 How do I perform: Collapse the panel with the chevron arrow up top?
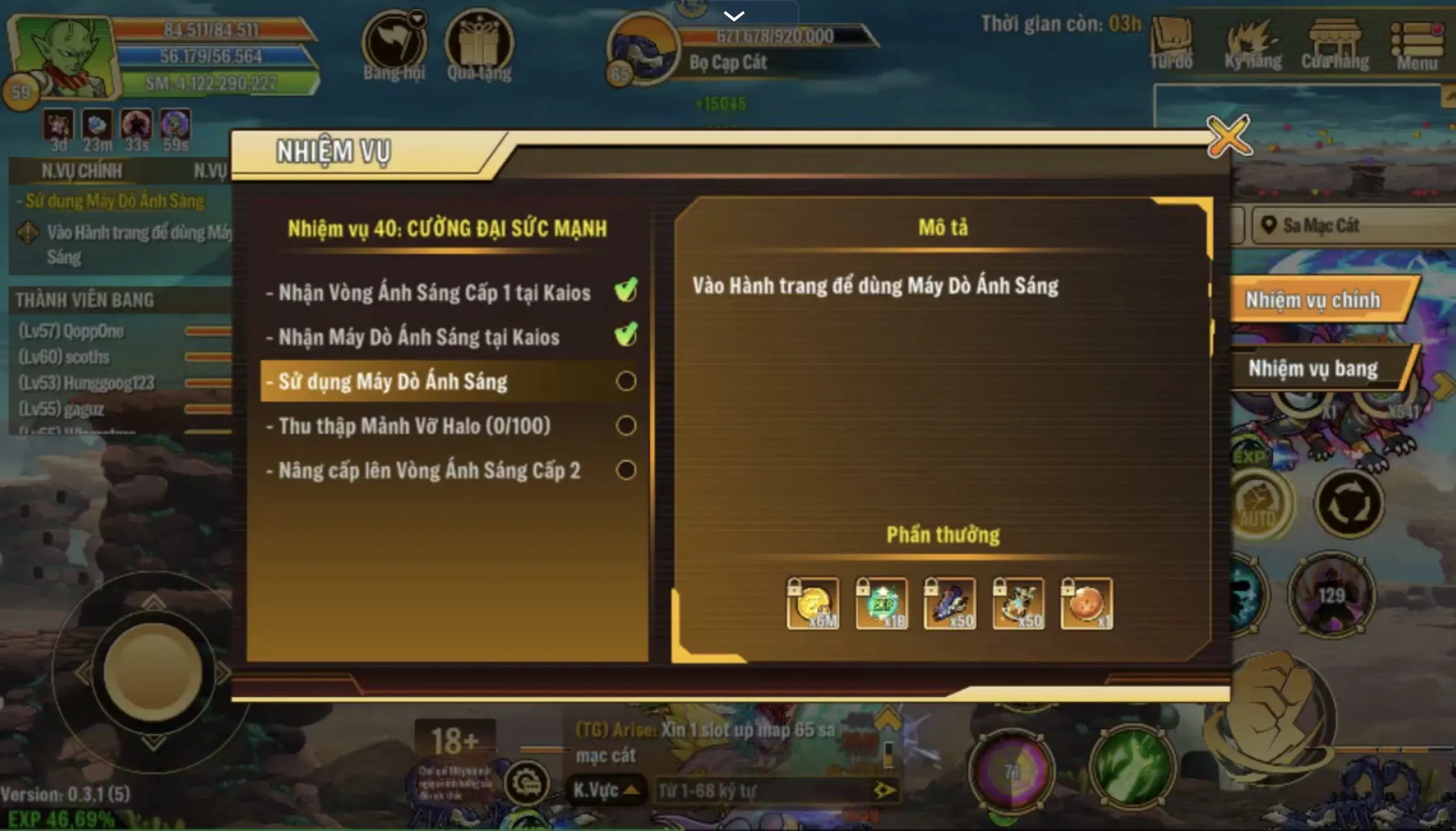tap(734, 16)
